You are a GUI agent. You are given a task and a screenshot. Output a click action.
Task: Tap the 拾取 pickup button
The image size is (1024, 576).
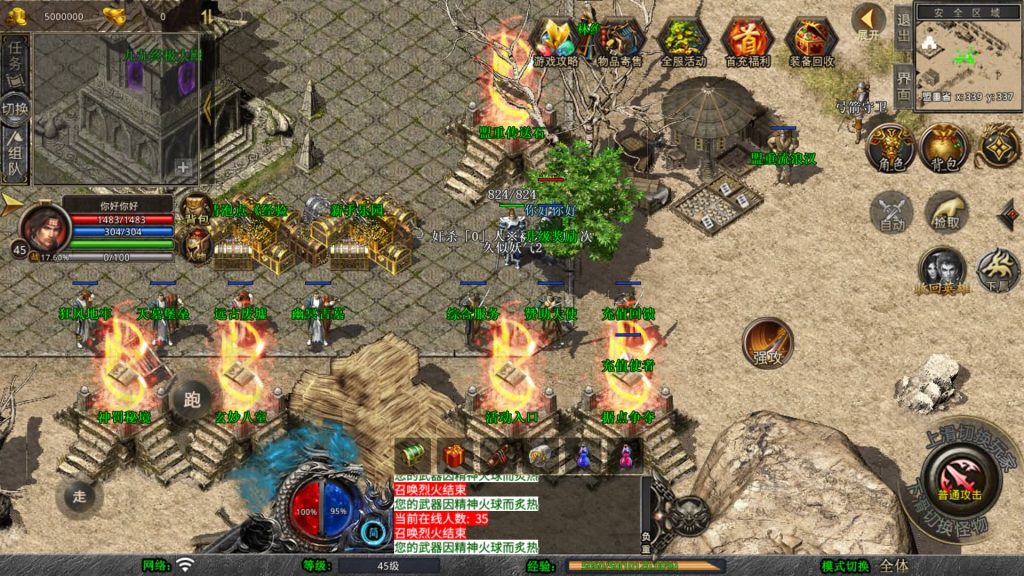click(x=944, y=212)
